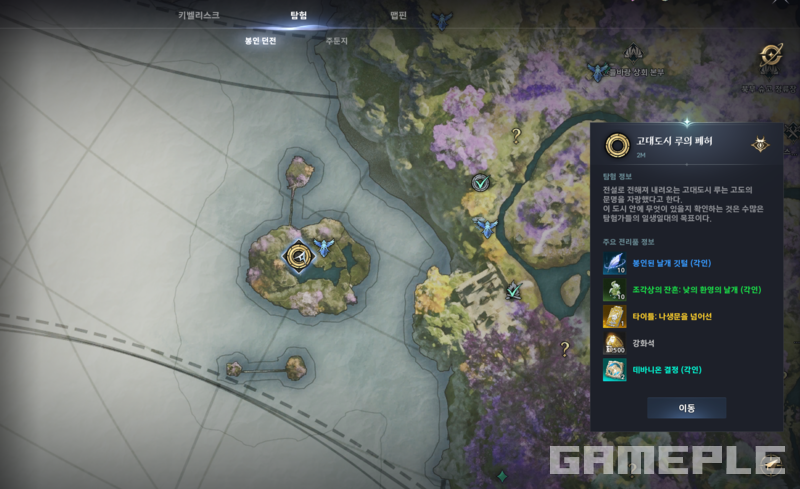Switch to the 맵핀 tab
Screen dimensions: 800x489
click(398, 16)
